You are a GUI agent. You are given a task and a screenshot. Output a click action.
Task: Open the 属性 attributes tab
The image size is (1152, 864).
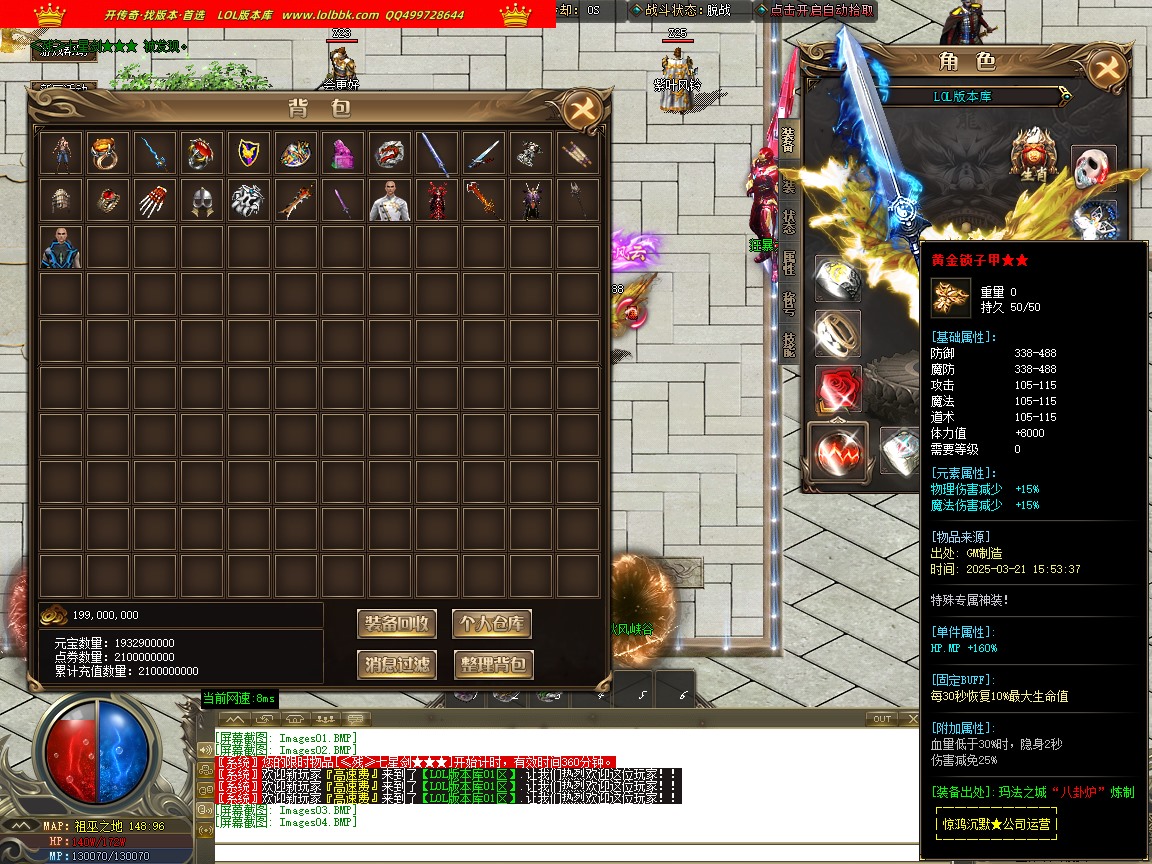tap(788, 262)
